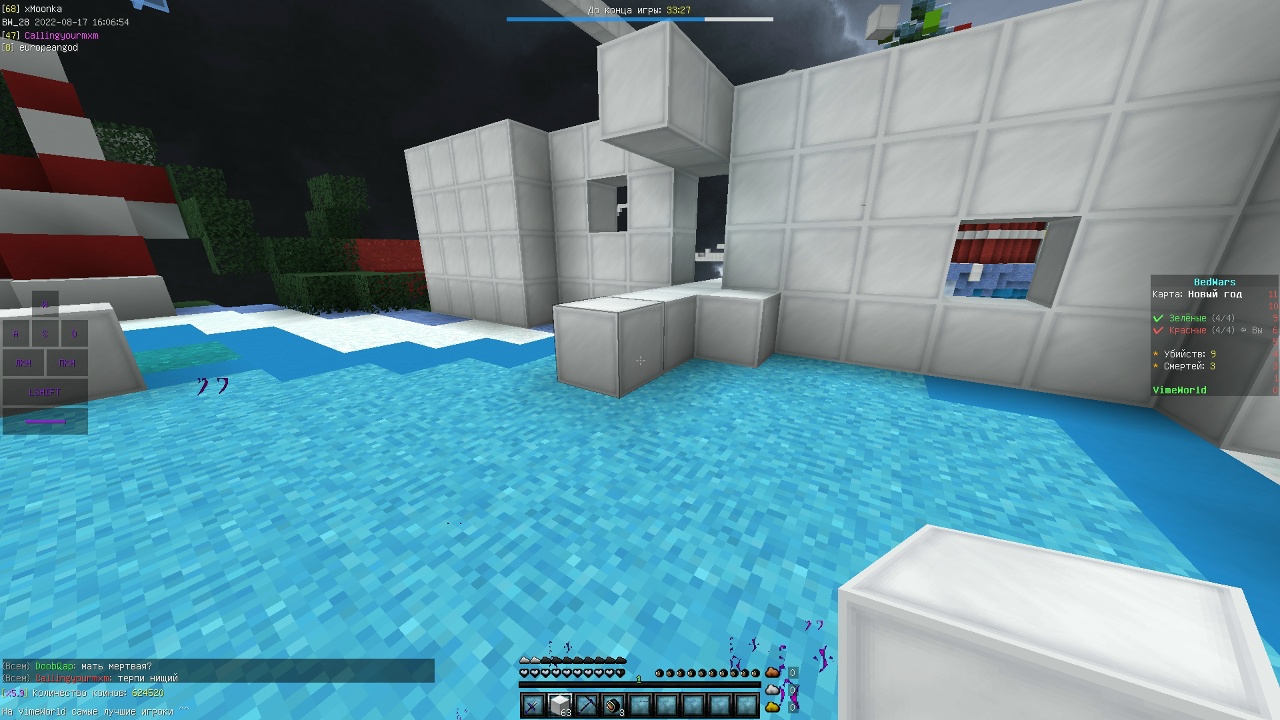Click the player xMoonka in the tab list
Image resolution: width=1280 pixels, height=720 pixels.
coord(42,6)
